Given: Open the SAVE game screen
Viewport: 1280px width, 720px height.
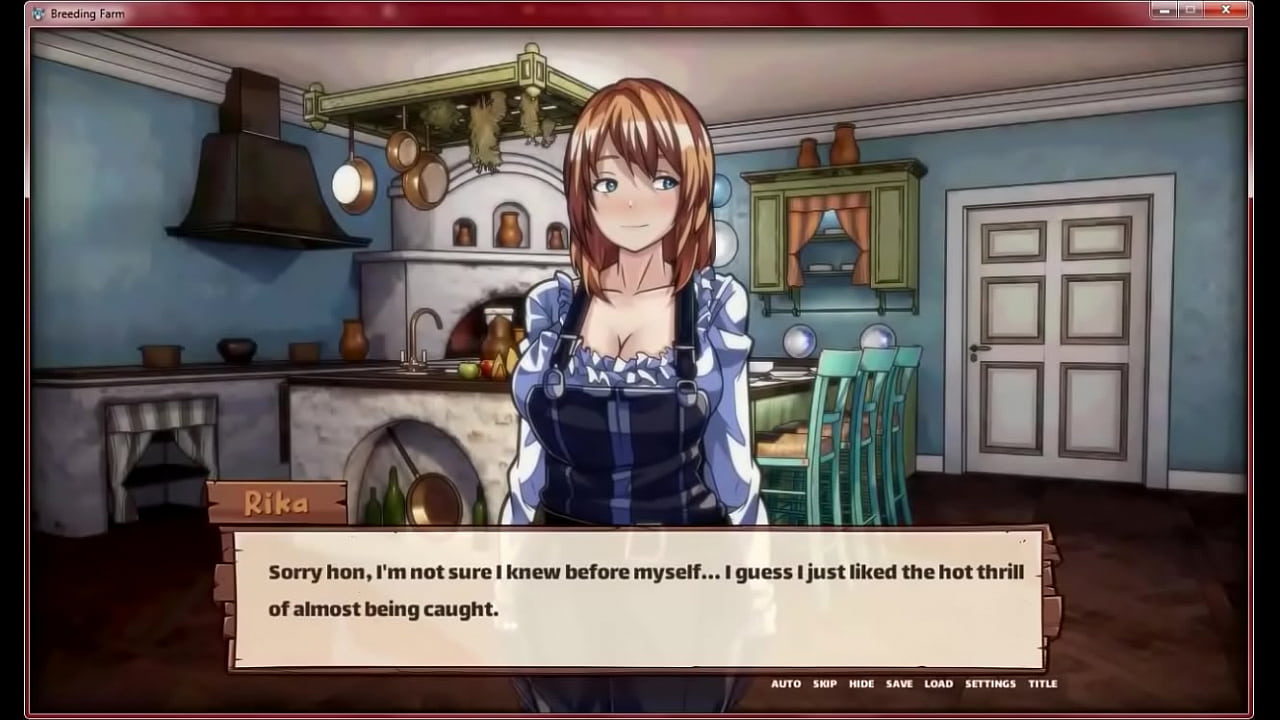Looking at the screenshot, I should pos(899,684).
